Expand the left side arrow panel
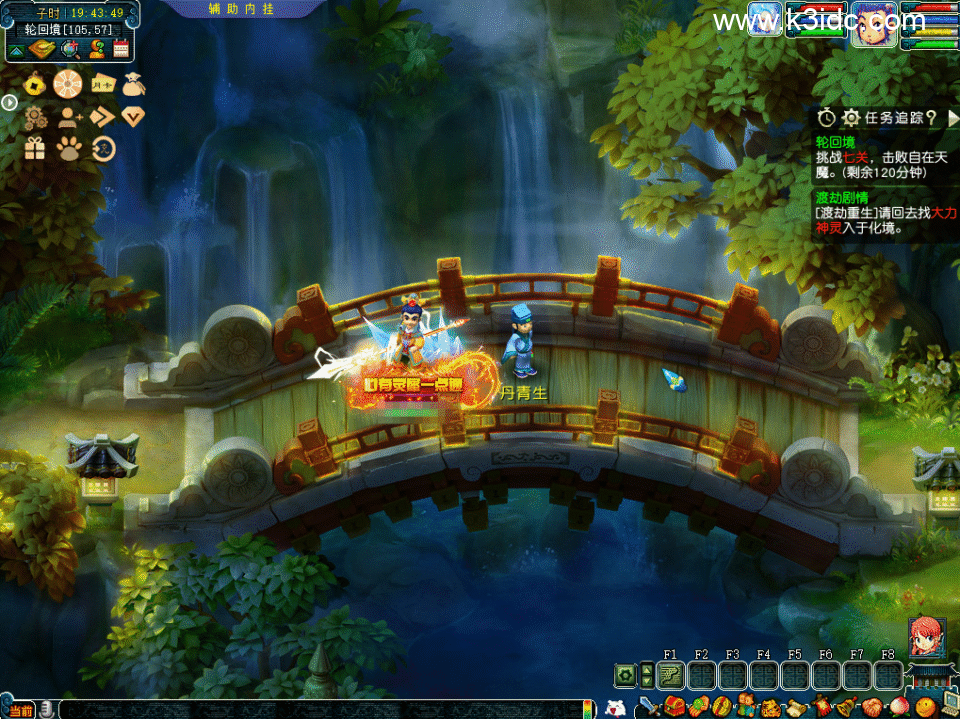Screen dimensions: 960x719 pyautogui.click(x=8, y=102)
